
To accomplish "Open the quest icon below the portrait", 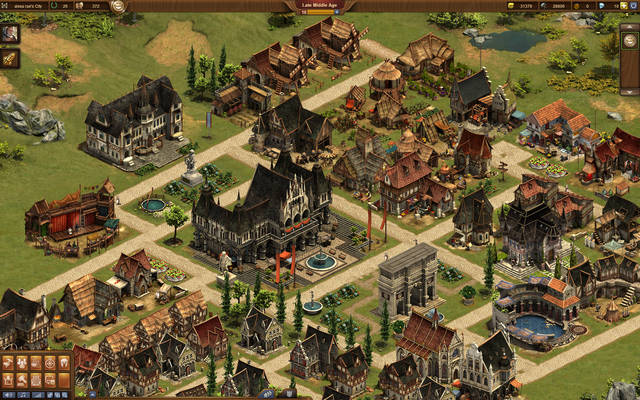I will coord(10,59).
